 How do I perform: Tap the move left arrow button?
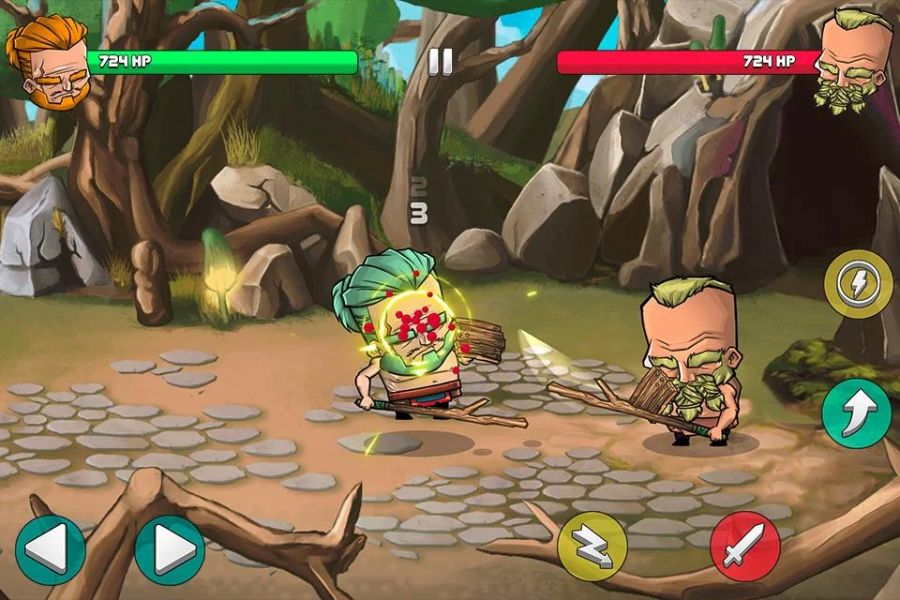[x=50, y=549]
